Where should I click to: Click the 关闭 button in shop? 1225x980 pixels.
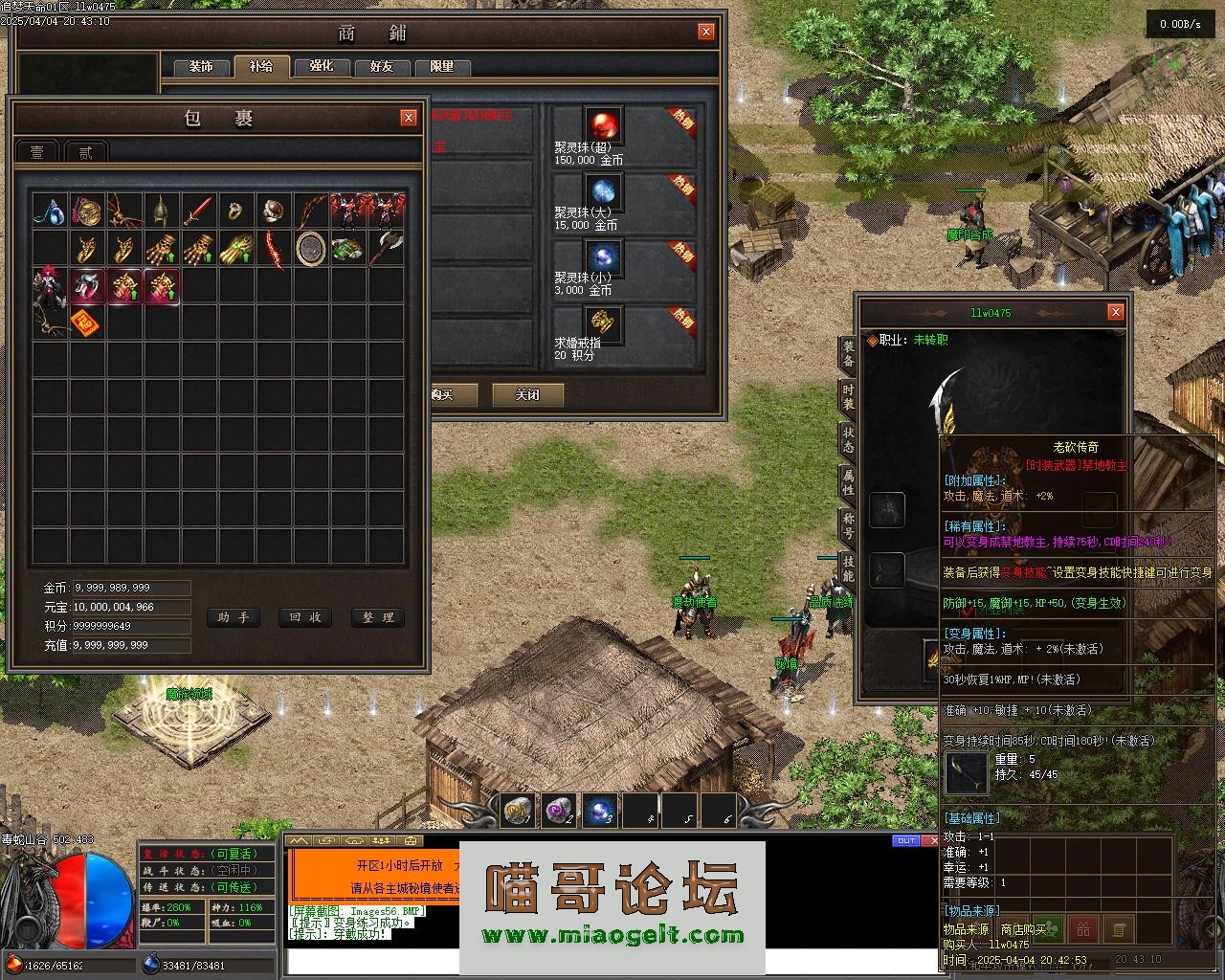[x=527, y=394]
